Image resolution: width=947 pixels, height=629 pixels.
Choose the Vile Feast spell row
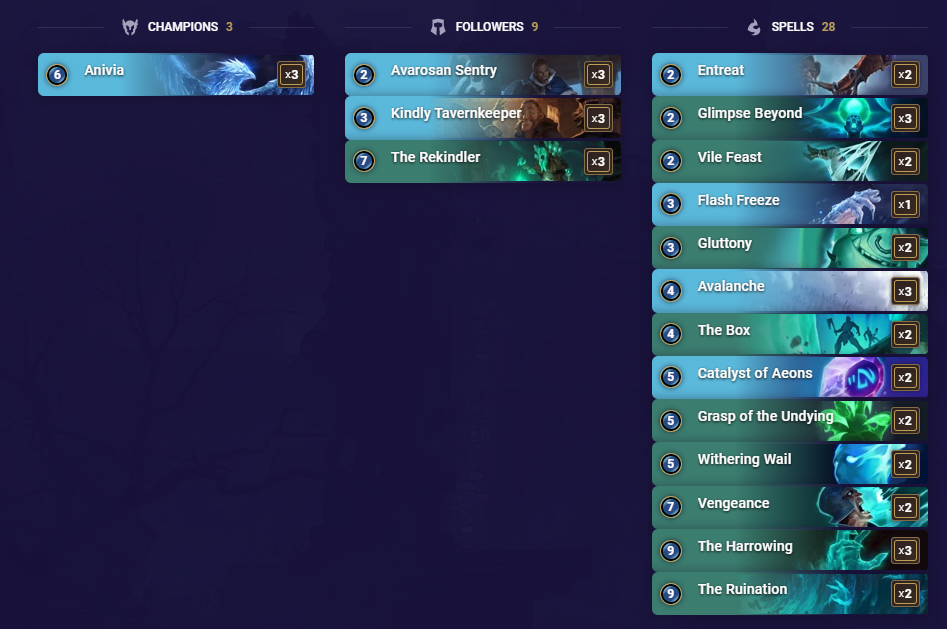click(789, 161)
